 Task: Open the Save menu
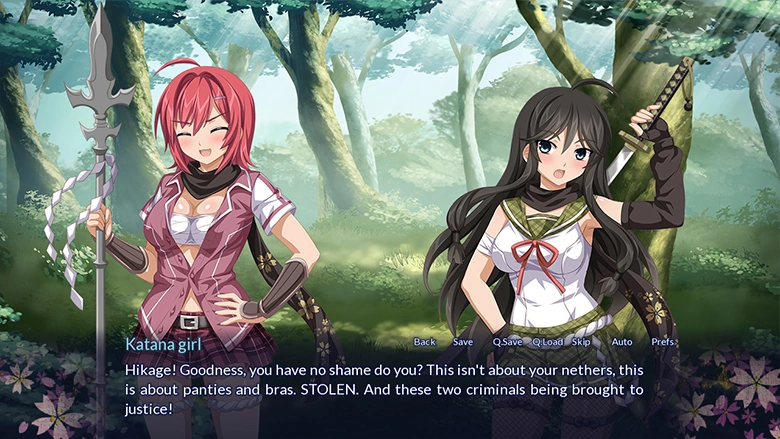coord(463,342)
